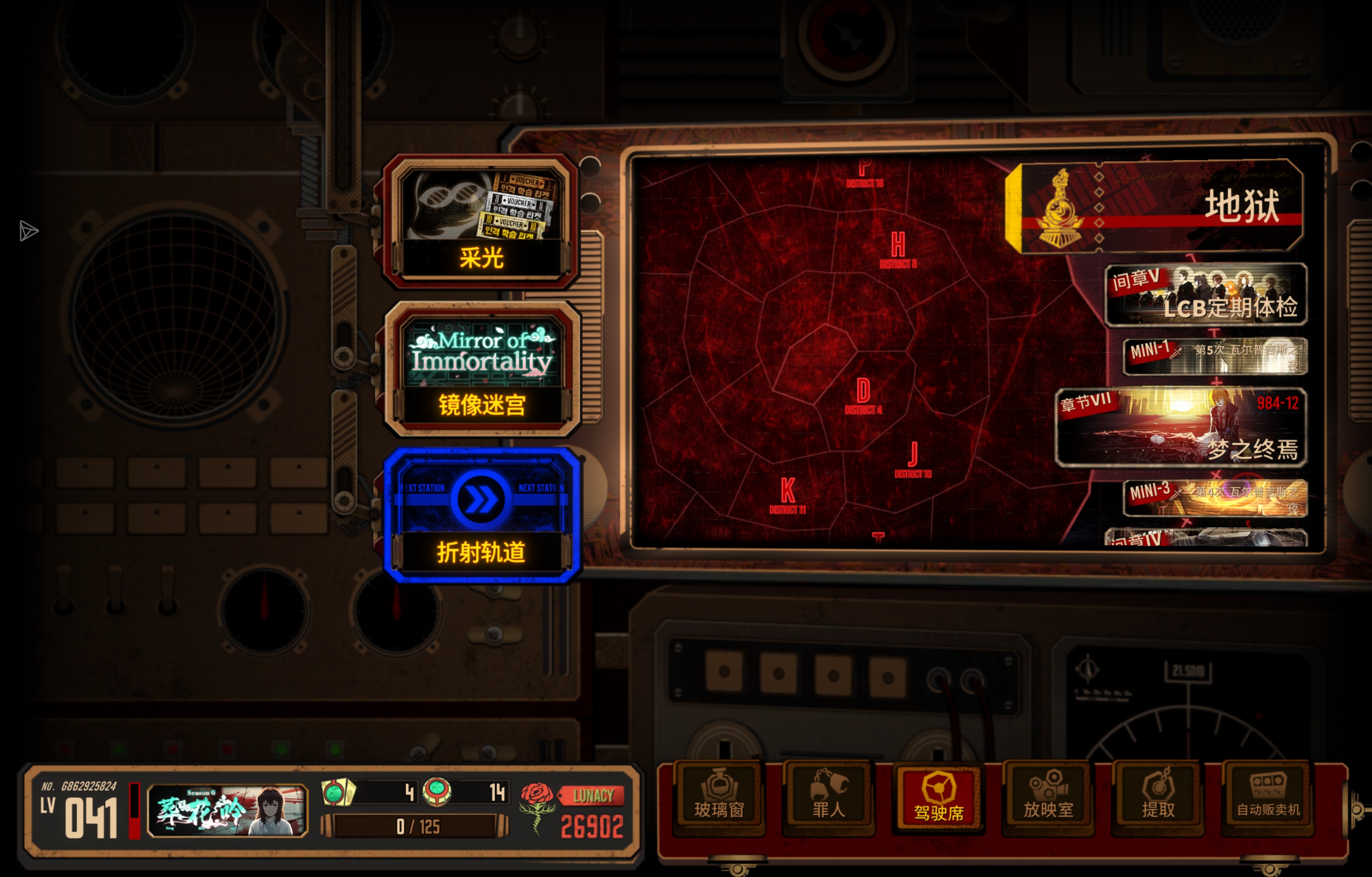Screen dimensions: 1372x877
Task: Open 章节VII 梦之终焉 chapter
Action: point(1180,427)
